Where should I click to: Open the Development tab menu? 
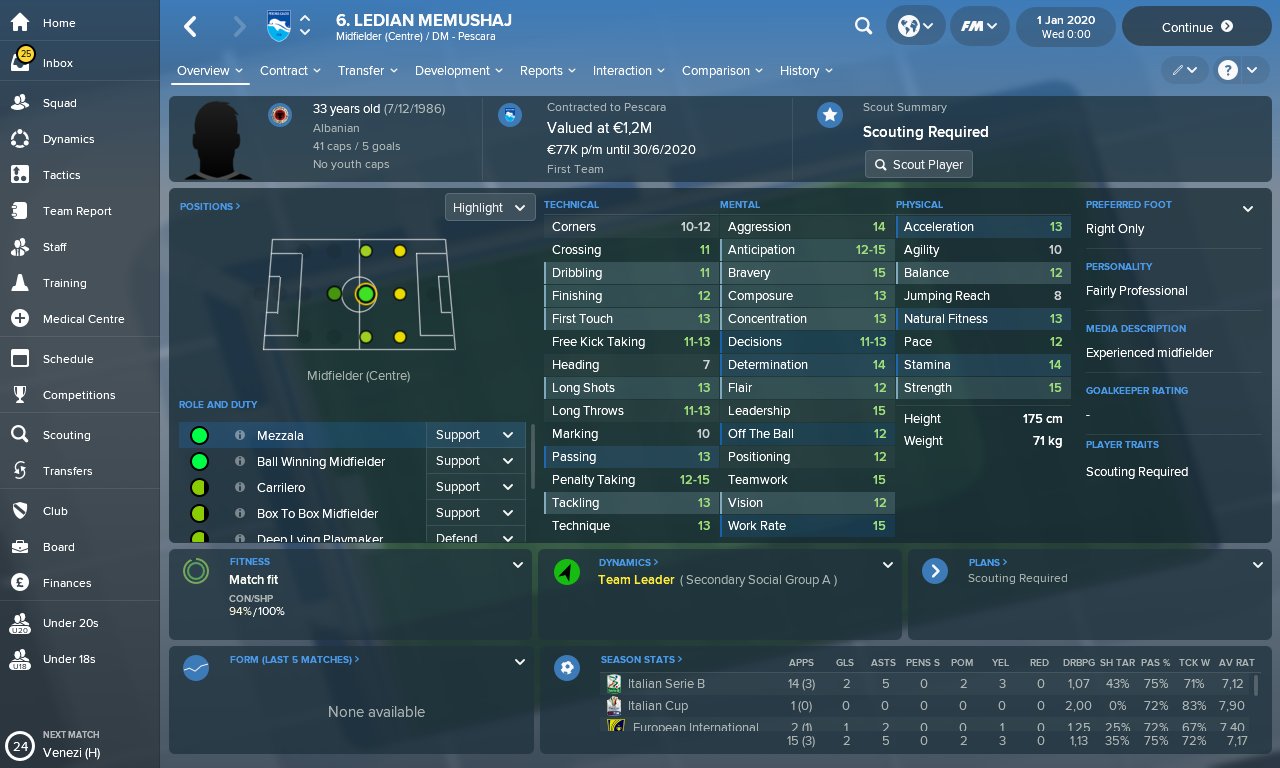tap(458, 71)
